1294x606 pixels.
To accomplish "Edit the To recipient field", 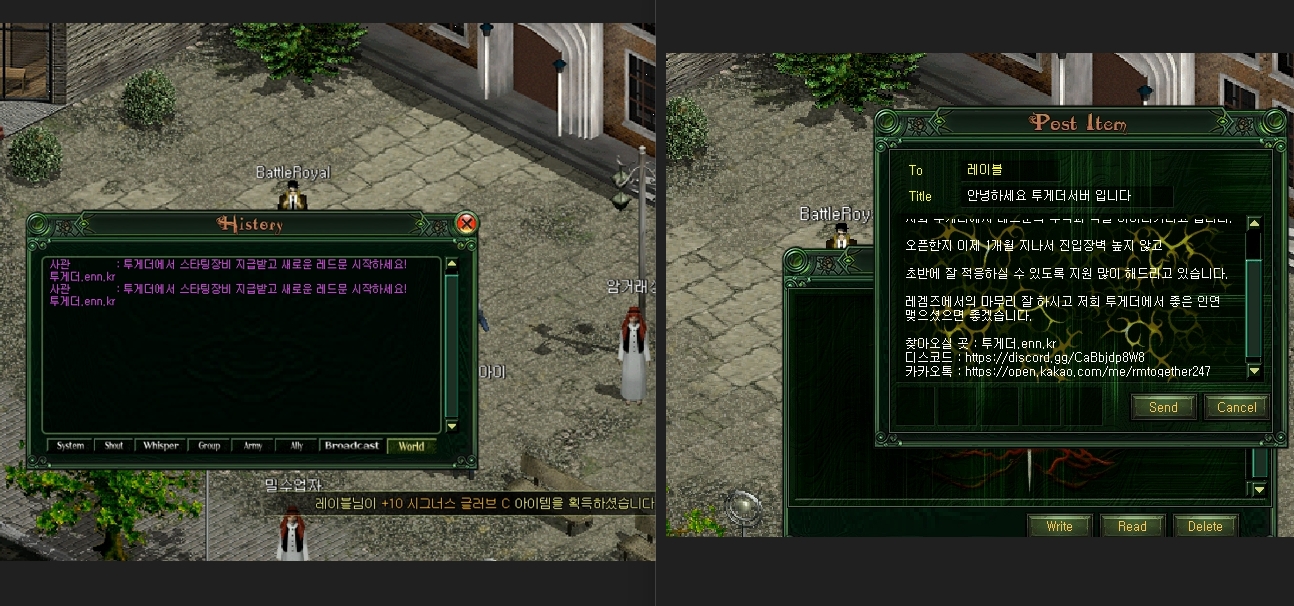I will (x=1010, y=170).
